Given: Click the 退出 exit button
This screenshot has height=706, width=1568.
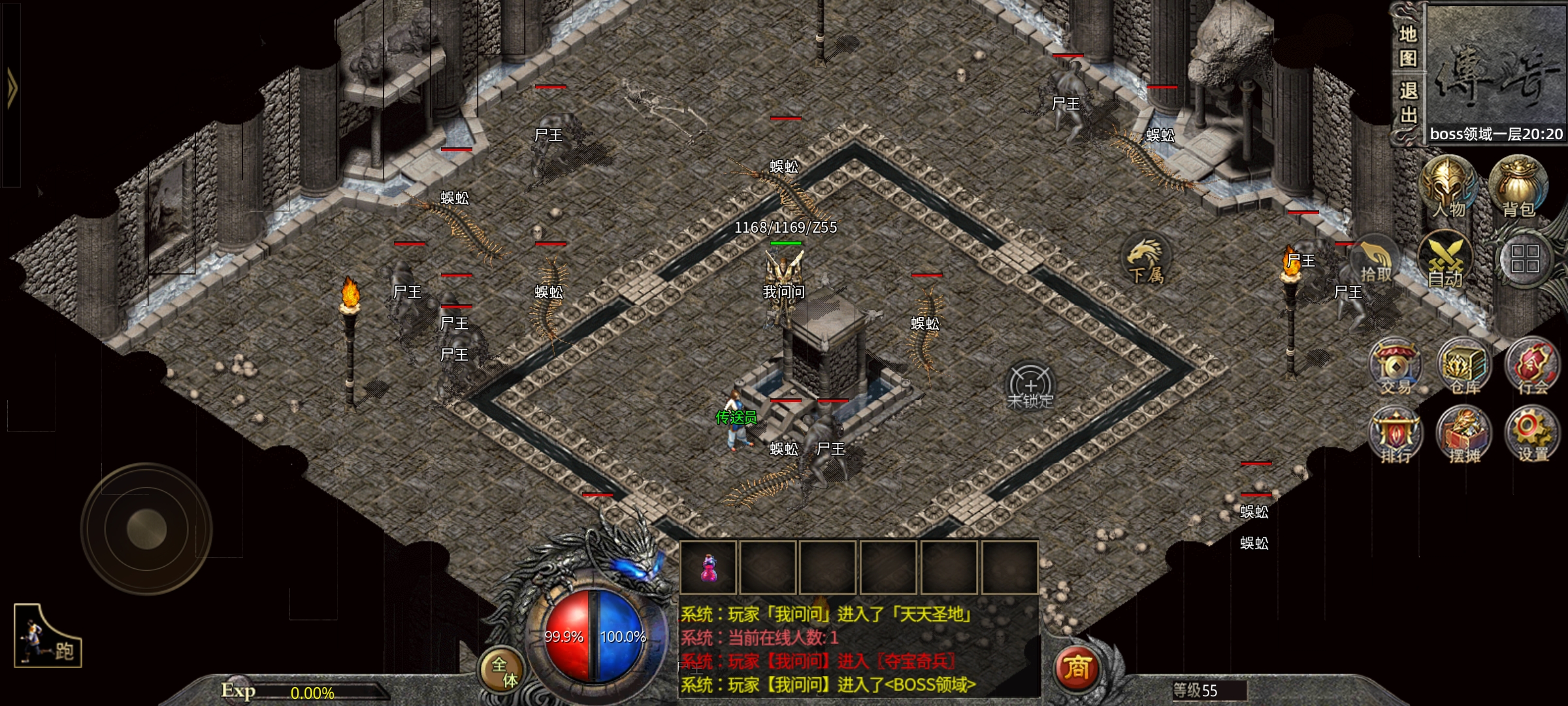Looking at the screenshot, I should click(1408, 103).
